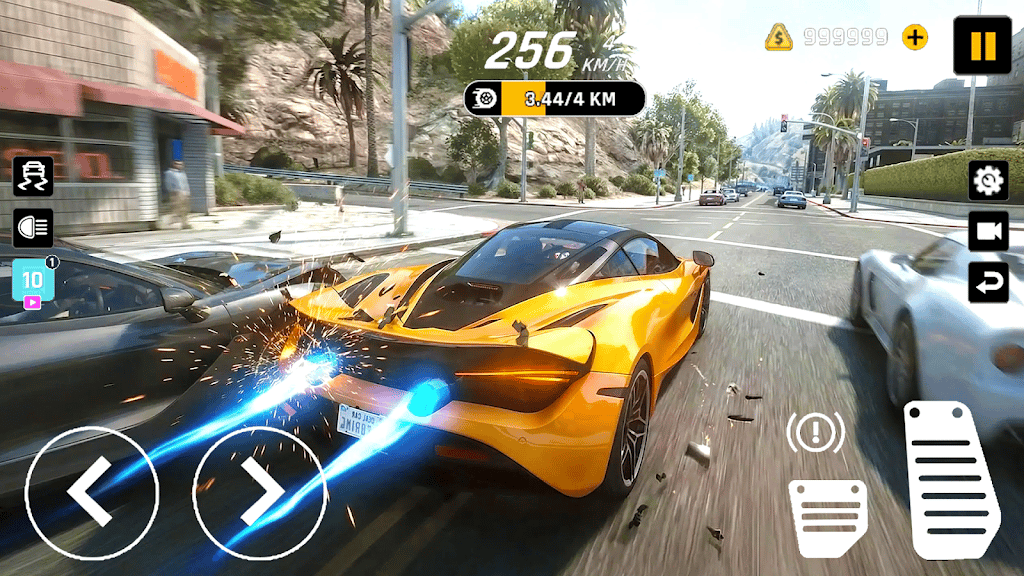
Task: Apply the brake pedal
Action: pos(828,517)
